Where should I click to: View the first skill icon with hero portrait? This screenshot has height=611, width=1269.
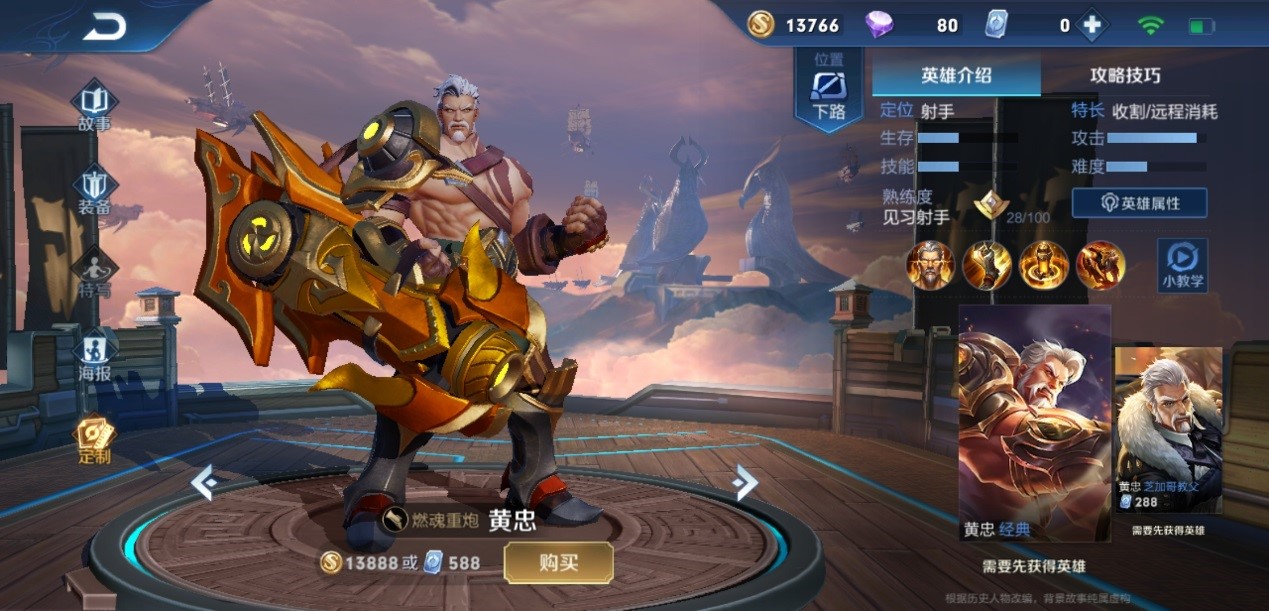click(x=930, y=265)
